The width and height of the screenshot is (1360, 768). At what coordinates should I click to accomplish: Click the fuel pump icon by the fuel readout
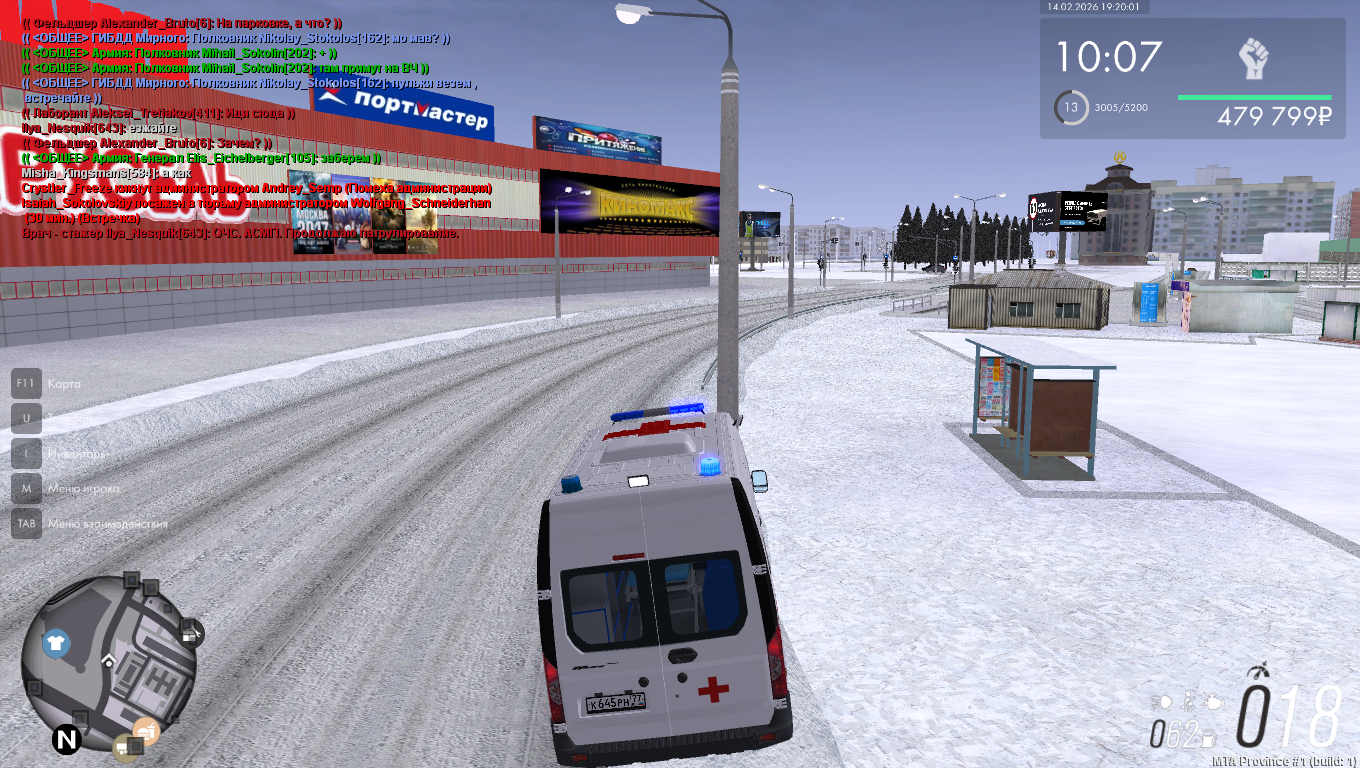(1210, 739)
